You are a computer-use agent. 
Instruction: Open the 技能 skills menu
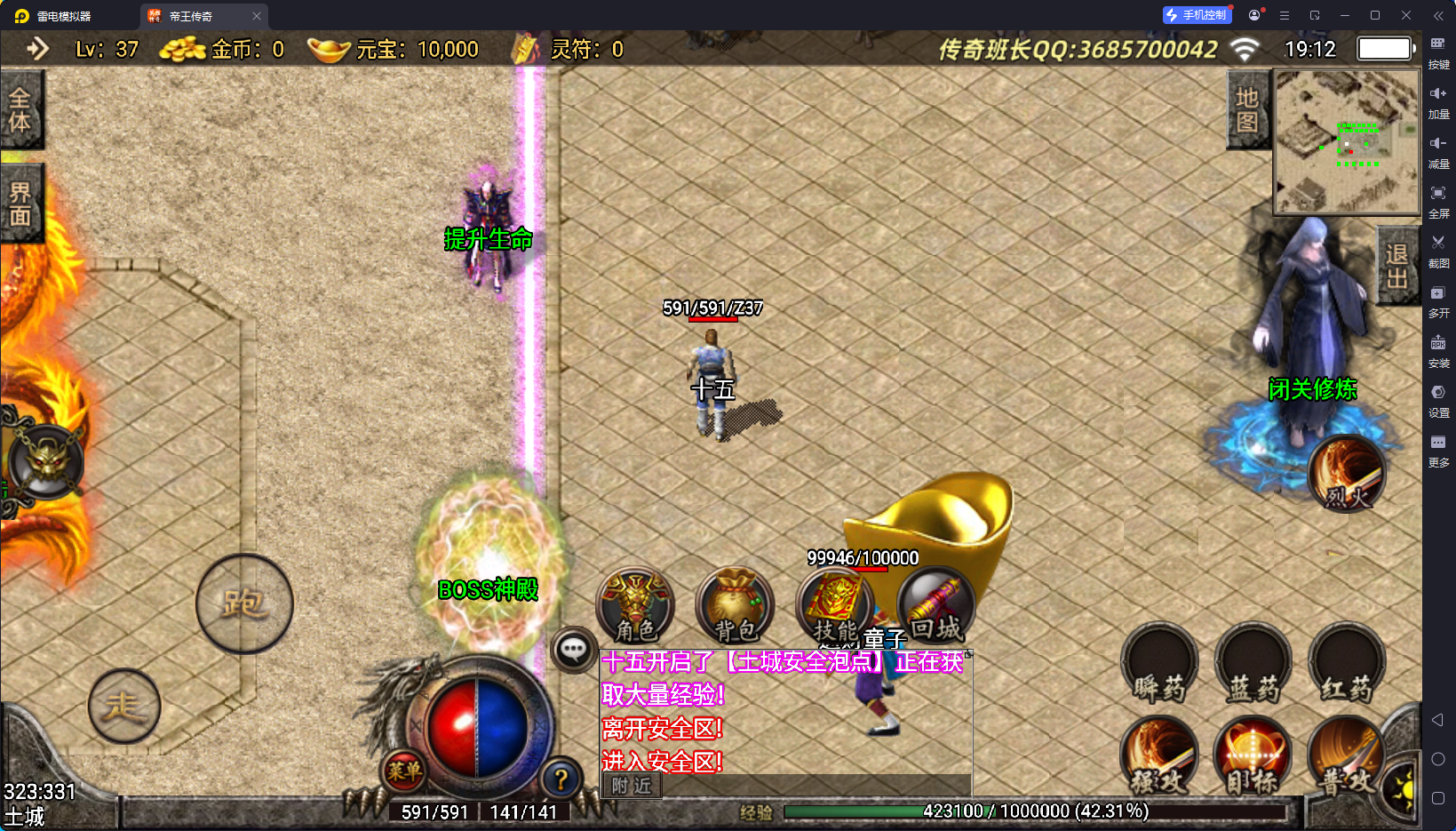pyautogui.click(x=834, y=605)
